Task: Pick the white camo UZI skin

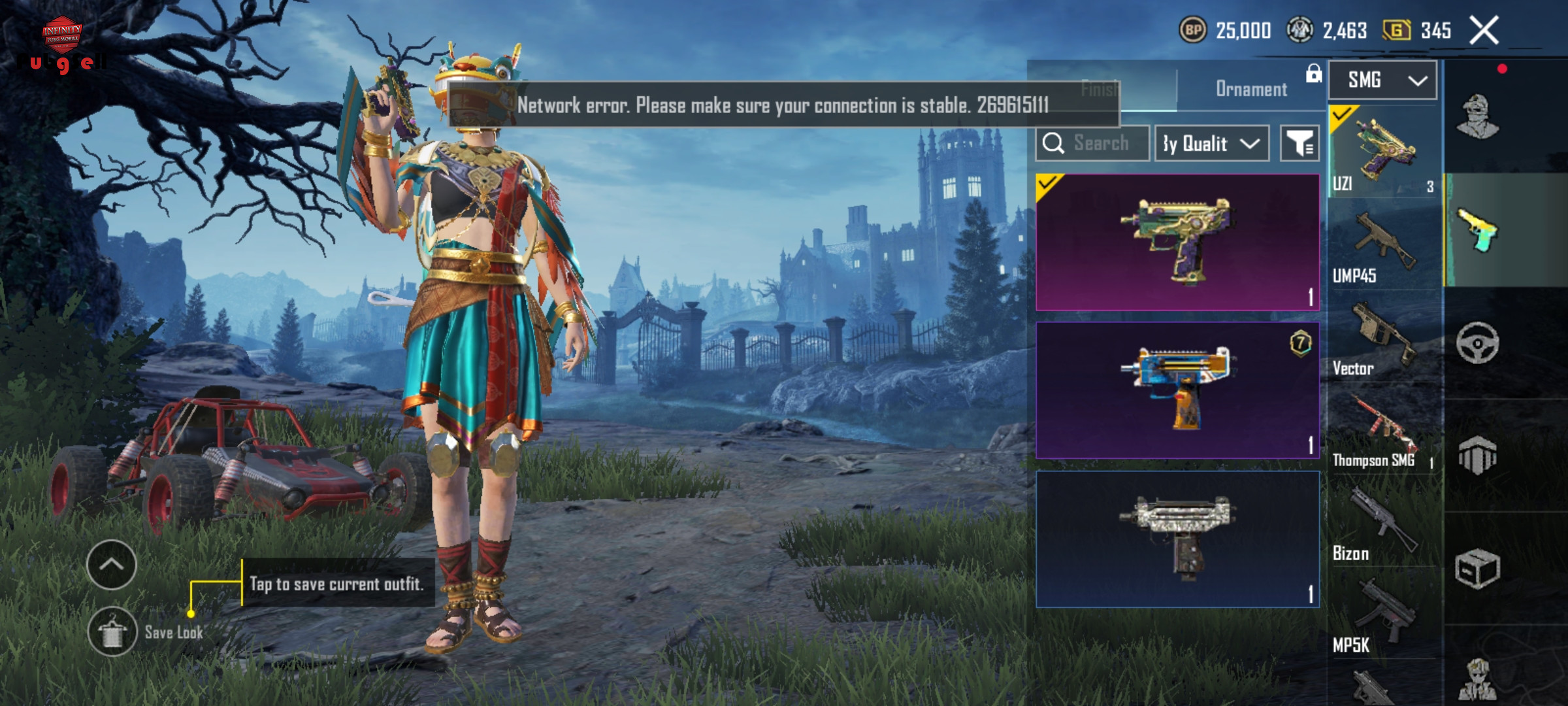Action: point(1177,539)
